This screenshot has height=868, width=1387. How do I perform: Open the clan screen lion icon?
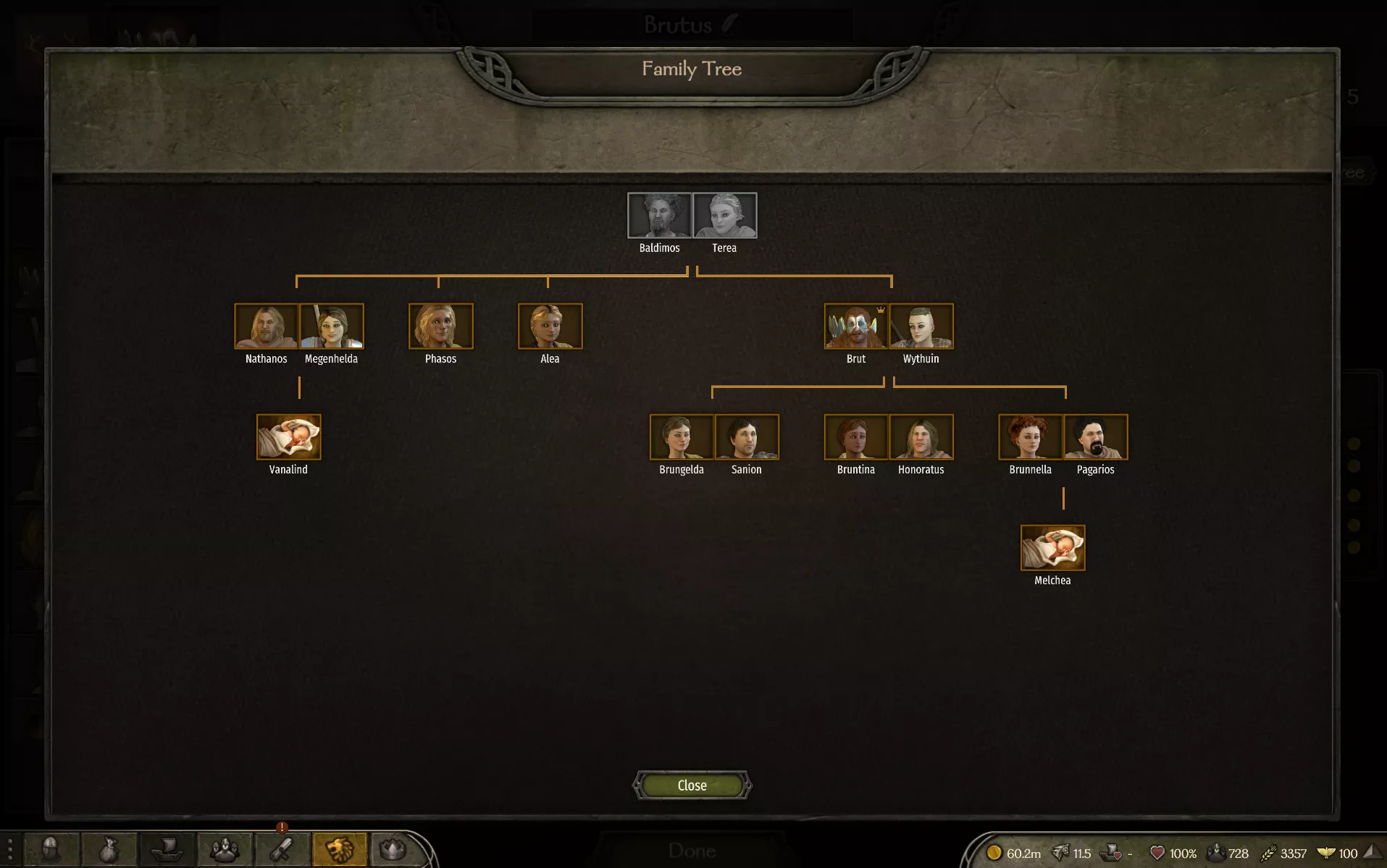(x=339, y=849)
